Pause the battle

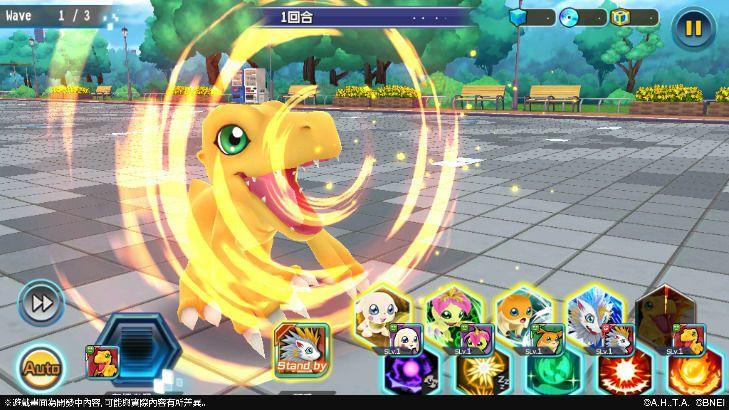[x=691, y=27]
